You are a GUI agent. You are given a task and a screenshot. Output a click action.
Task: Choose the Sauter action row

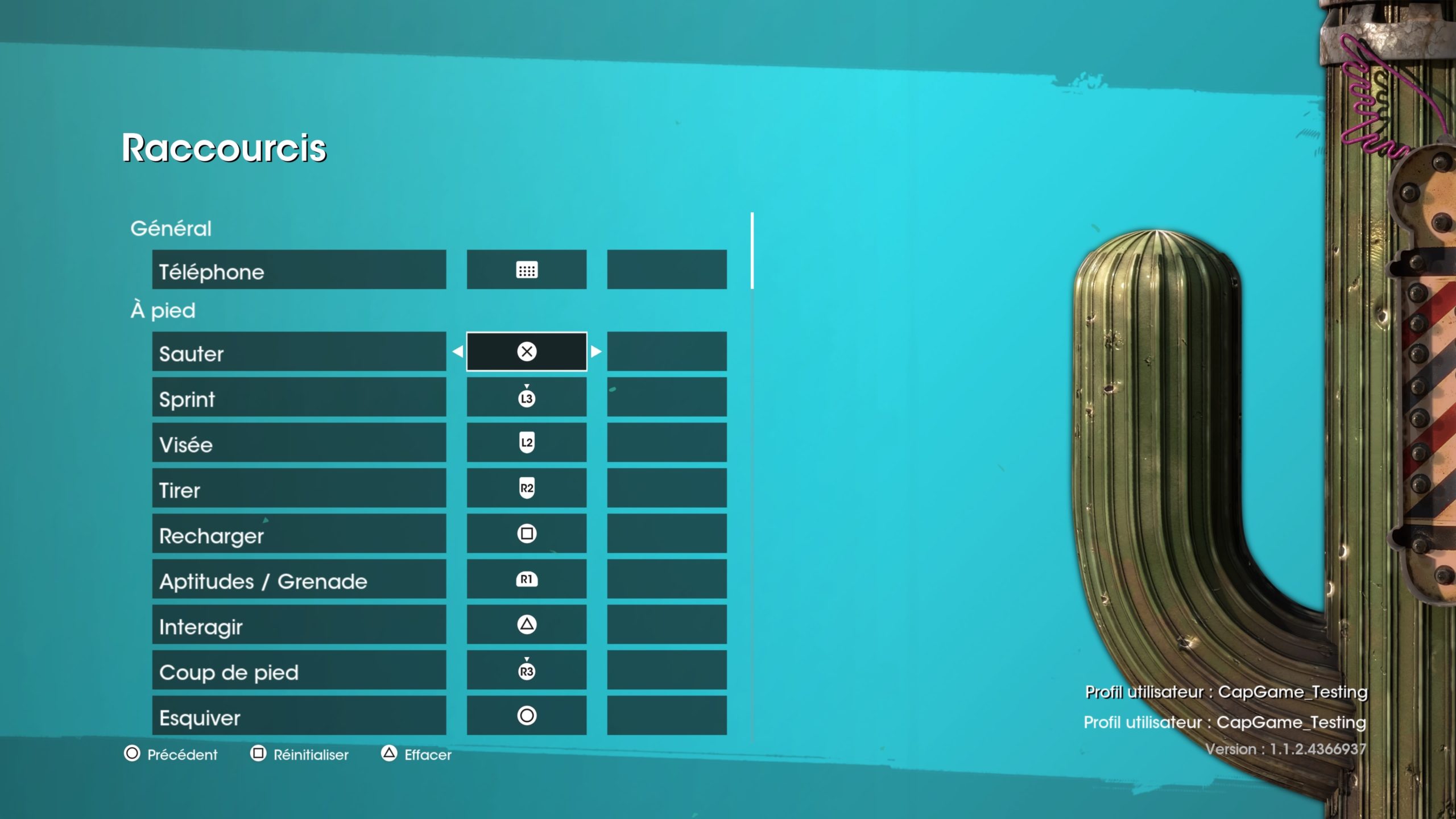coord(299,351)
